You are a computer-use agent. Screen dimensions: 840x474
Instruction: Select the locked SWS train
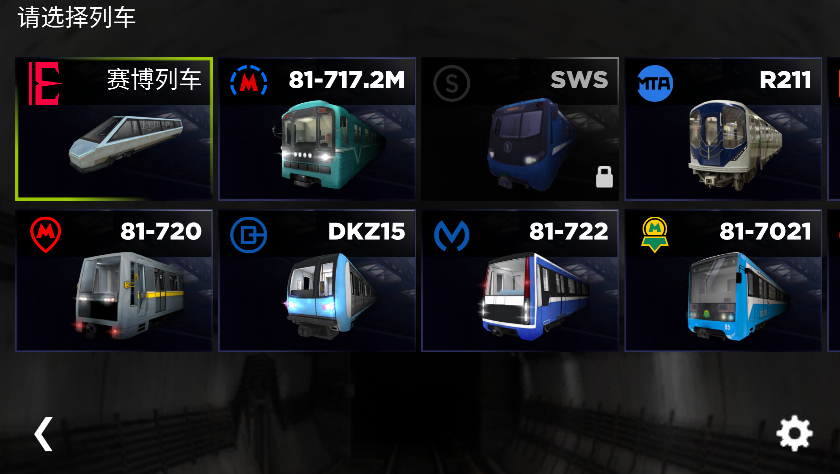pos(520,130)
